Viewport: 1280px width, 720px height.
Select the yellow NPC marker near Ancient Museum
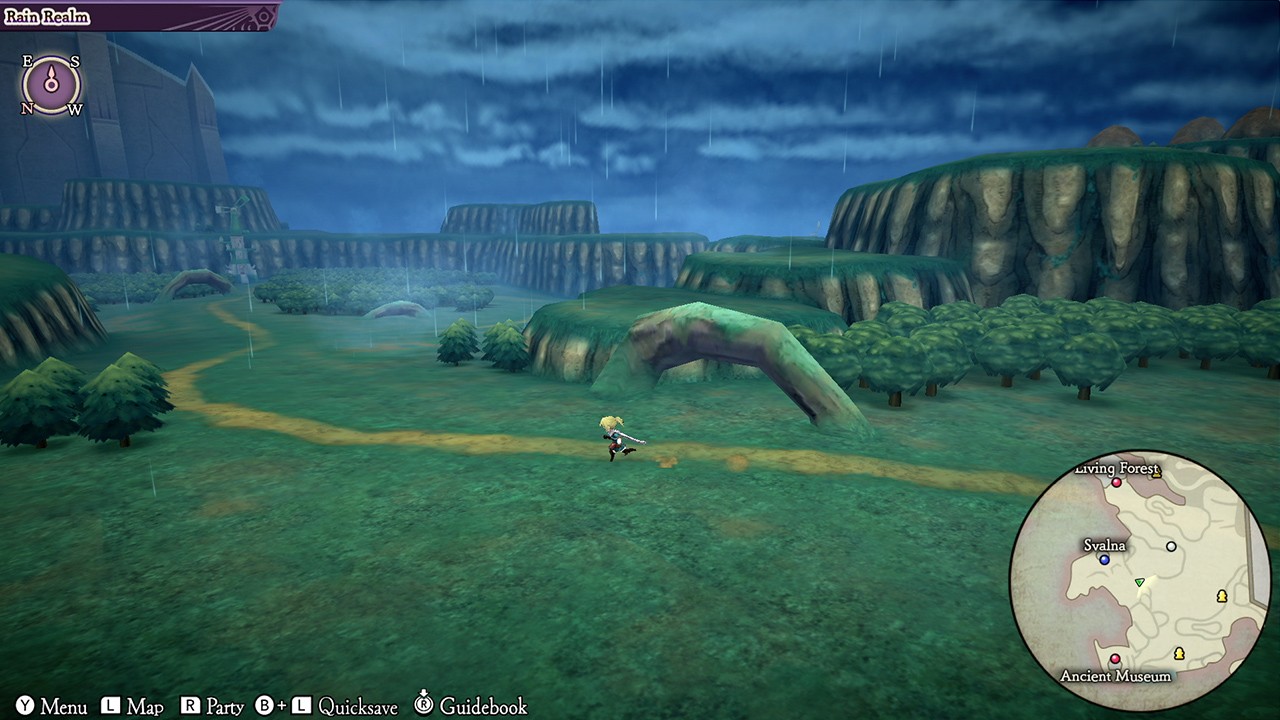(1179, 656)
